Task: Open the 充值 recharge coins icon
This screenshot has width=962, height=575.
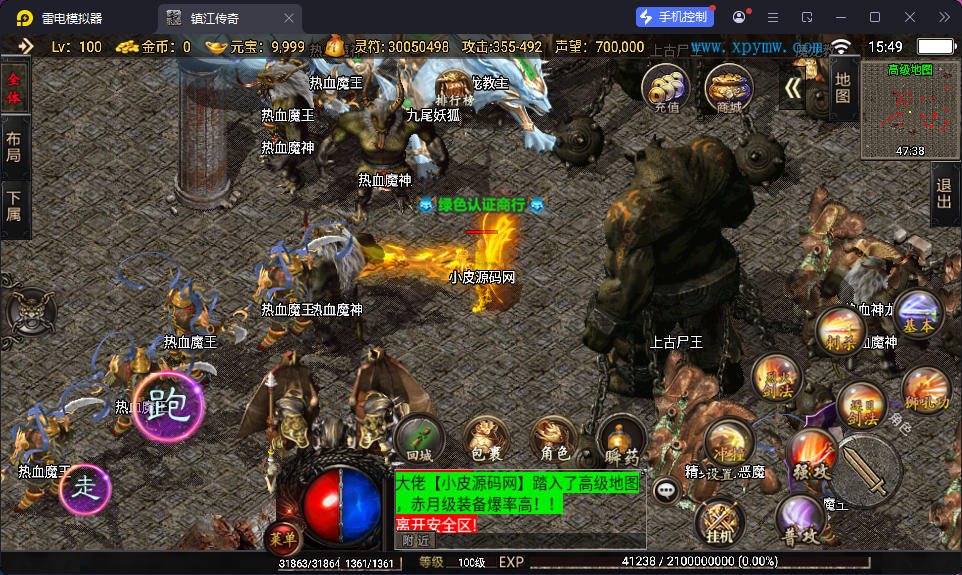Action: [x=667, y=88]
